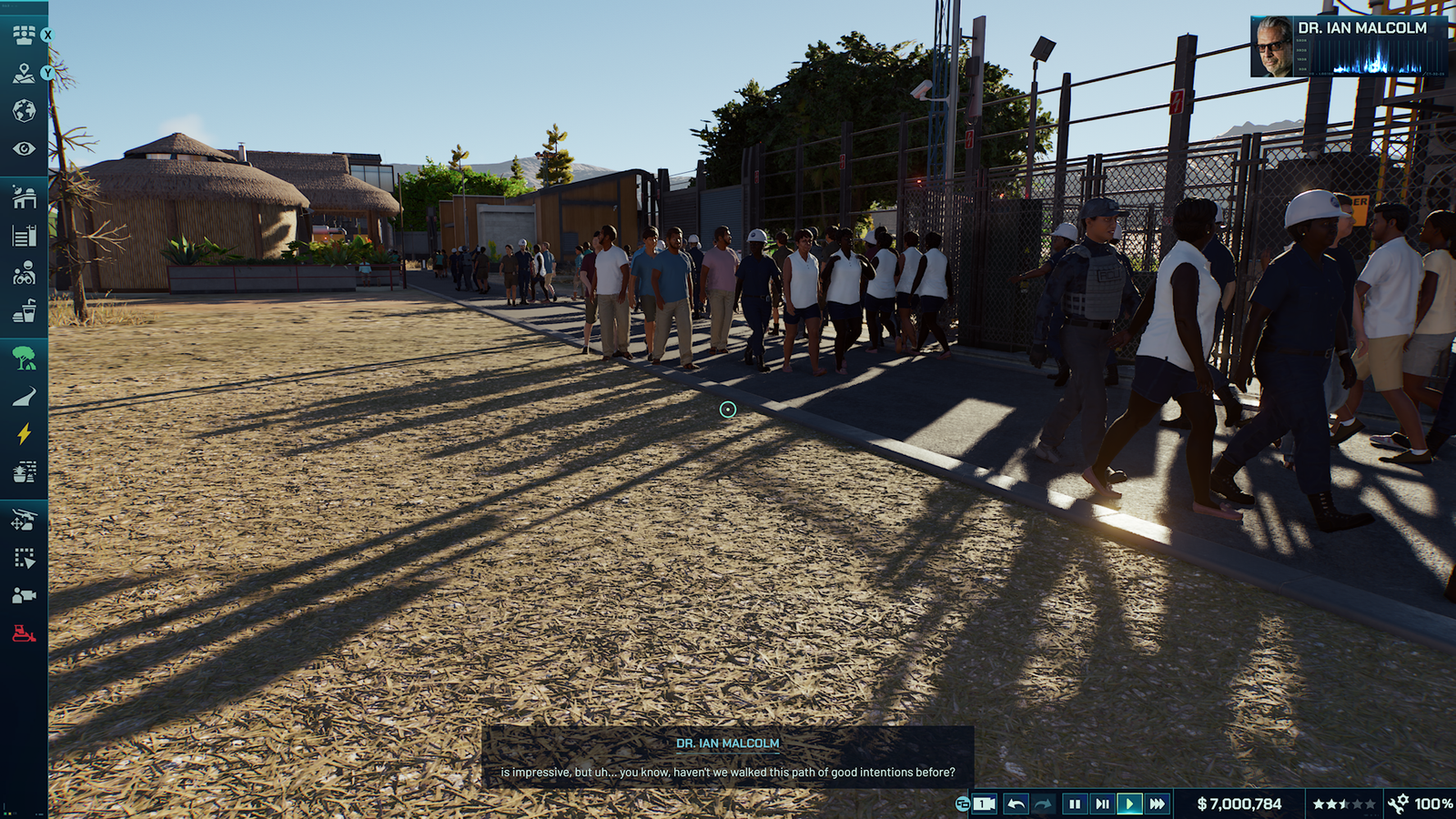Open the map pin icon menu
Viewport: 1456px width, 819px height.
click(x=24, y=74)
